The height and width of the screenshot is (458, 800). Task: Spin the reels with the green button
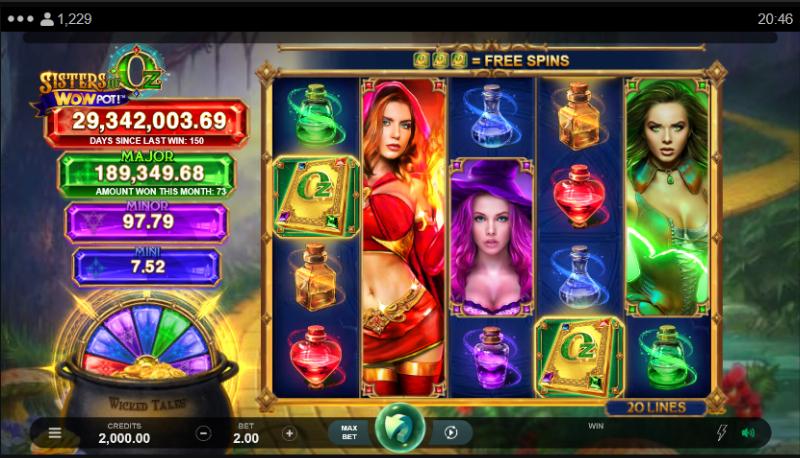click(399, 430)
